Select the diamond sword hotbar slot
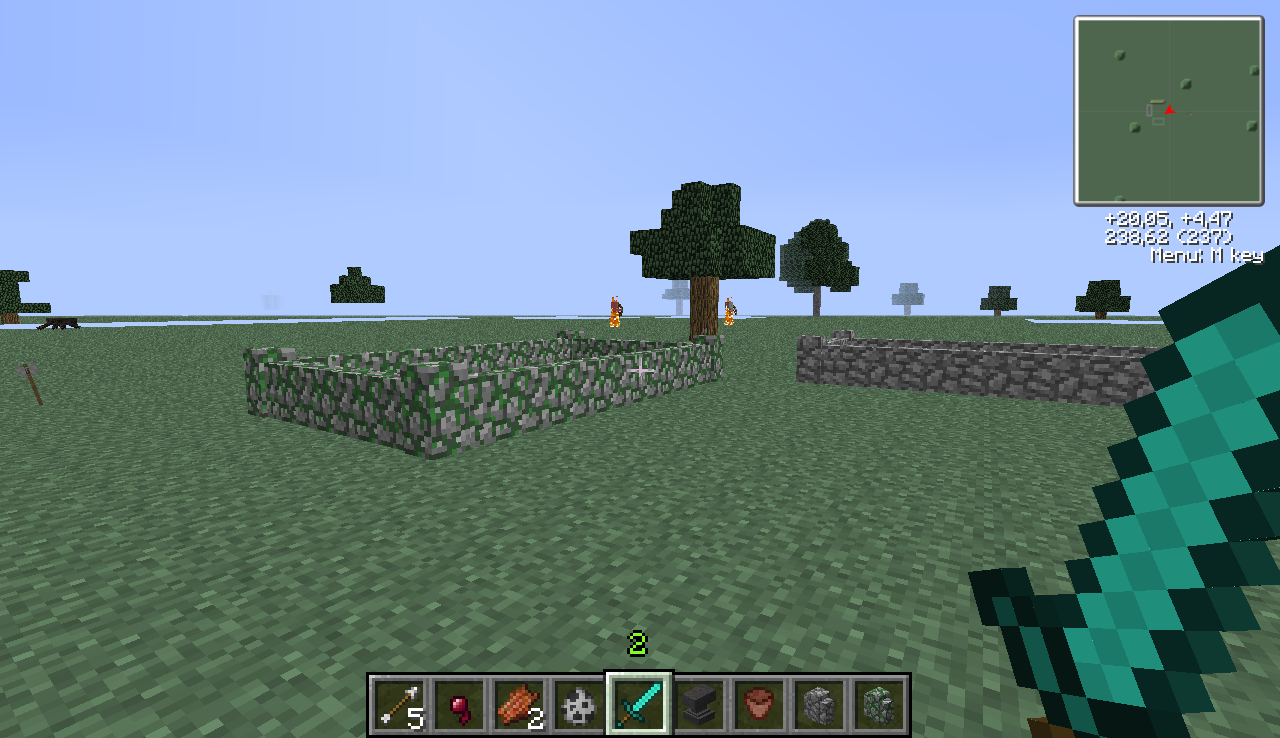This screenshot has width=1280, height=738. (640, 703)
